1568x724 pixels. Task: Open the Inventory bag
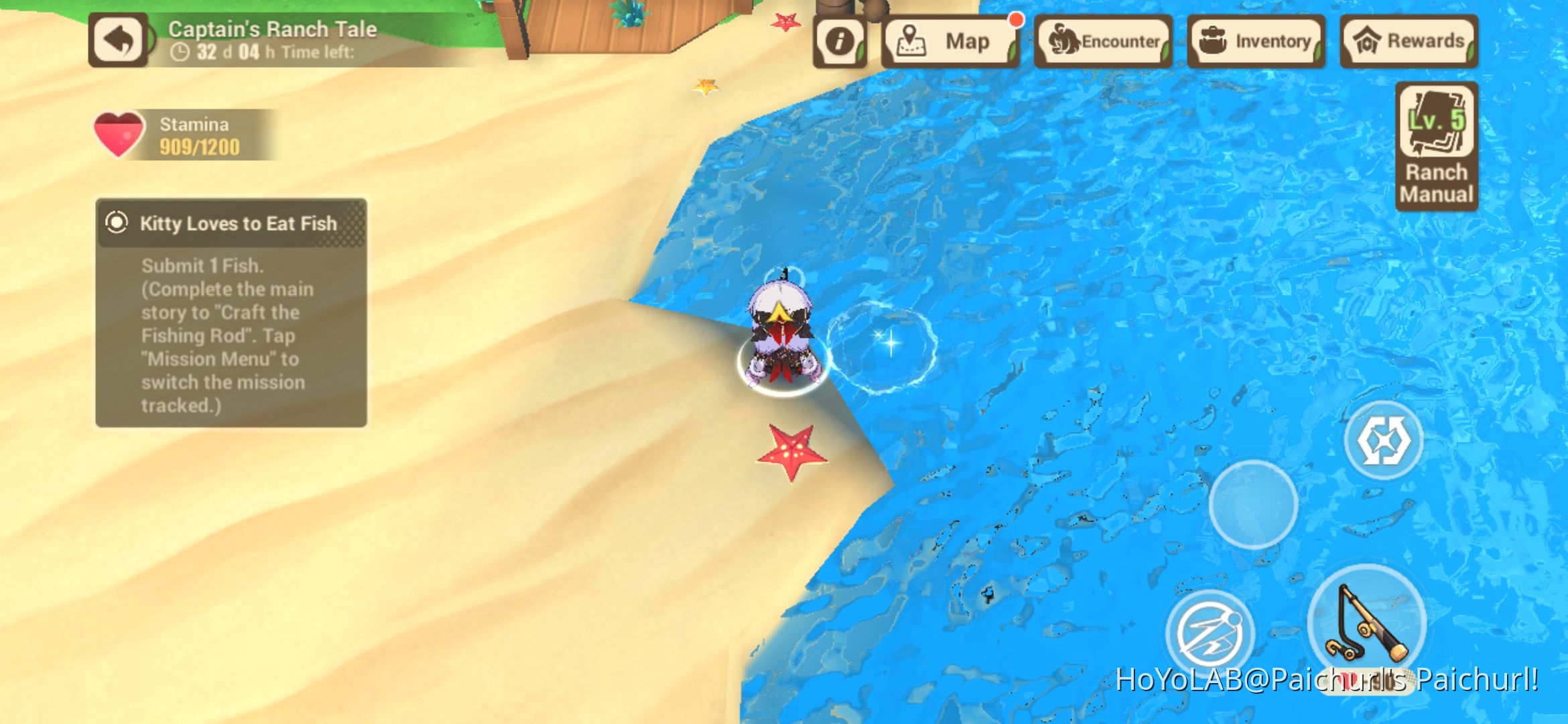point(1256,42)
